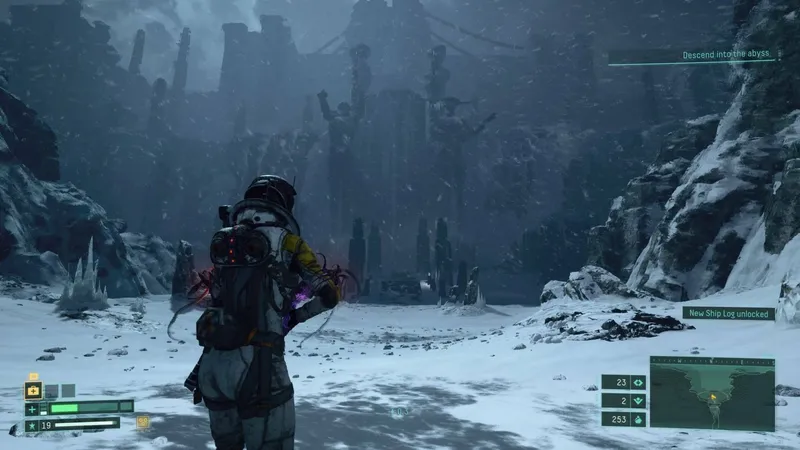Viewport: 800px width, 450px height.
Task: Click the star weapon proficiency icon
Action: pos(33,424)
